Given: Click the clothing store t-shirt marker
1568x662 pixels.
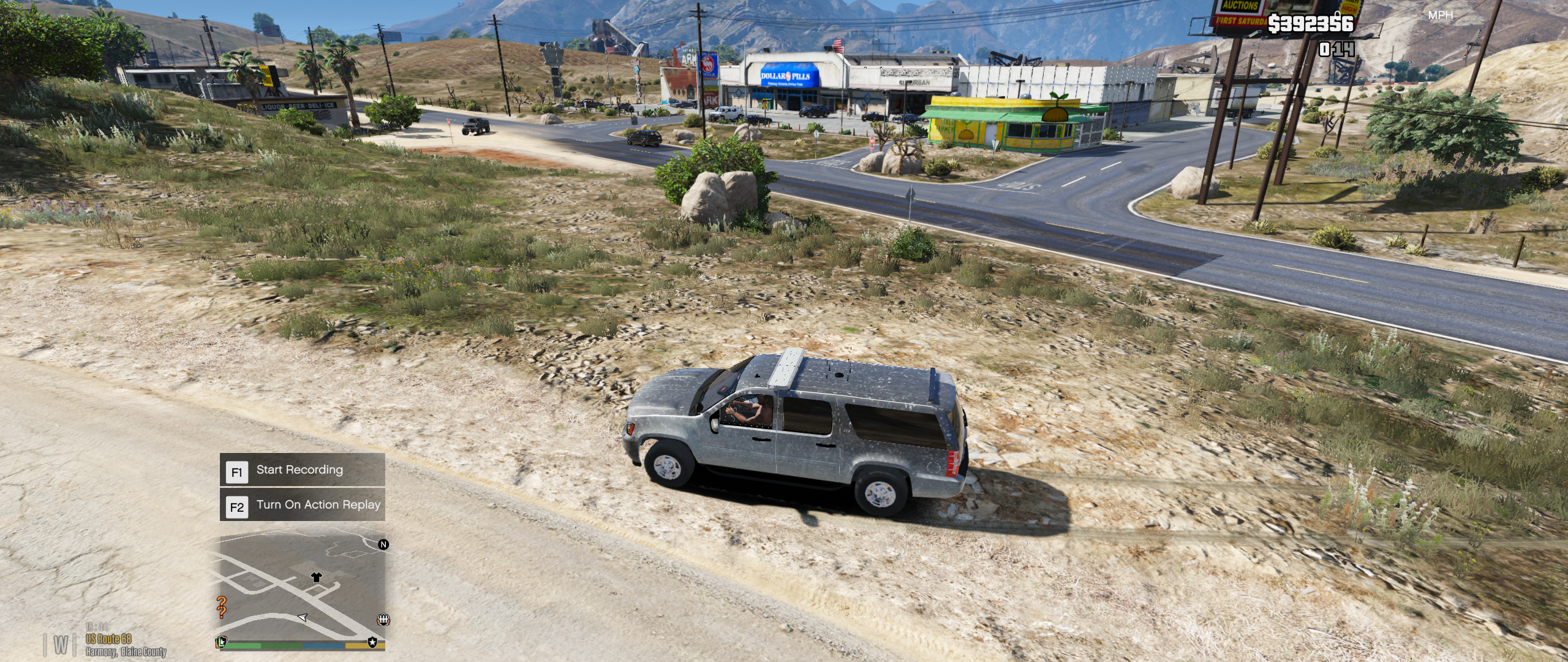Looking at the screenshot, I should coord(316,577).
